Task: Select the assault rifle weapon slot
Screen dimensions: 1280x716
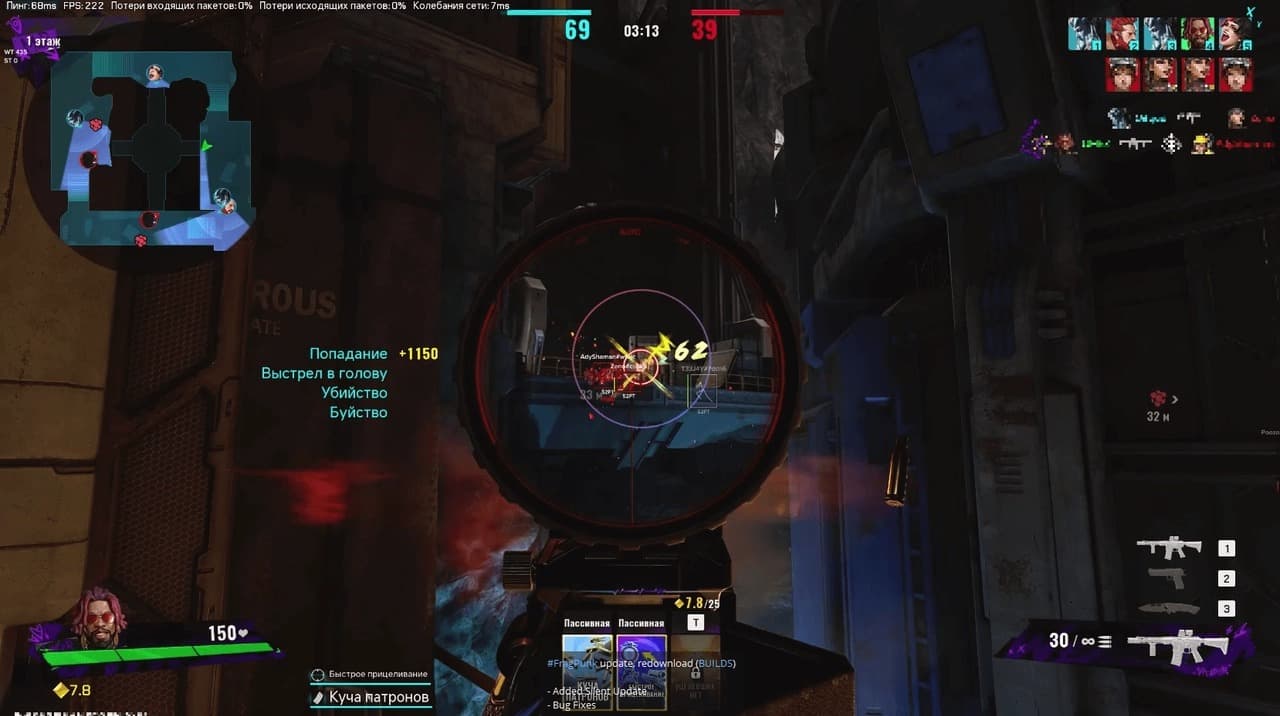Action: pos(1168,548)
